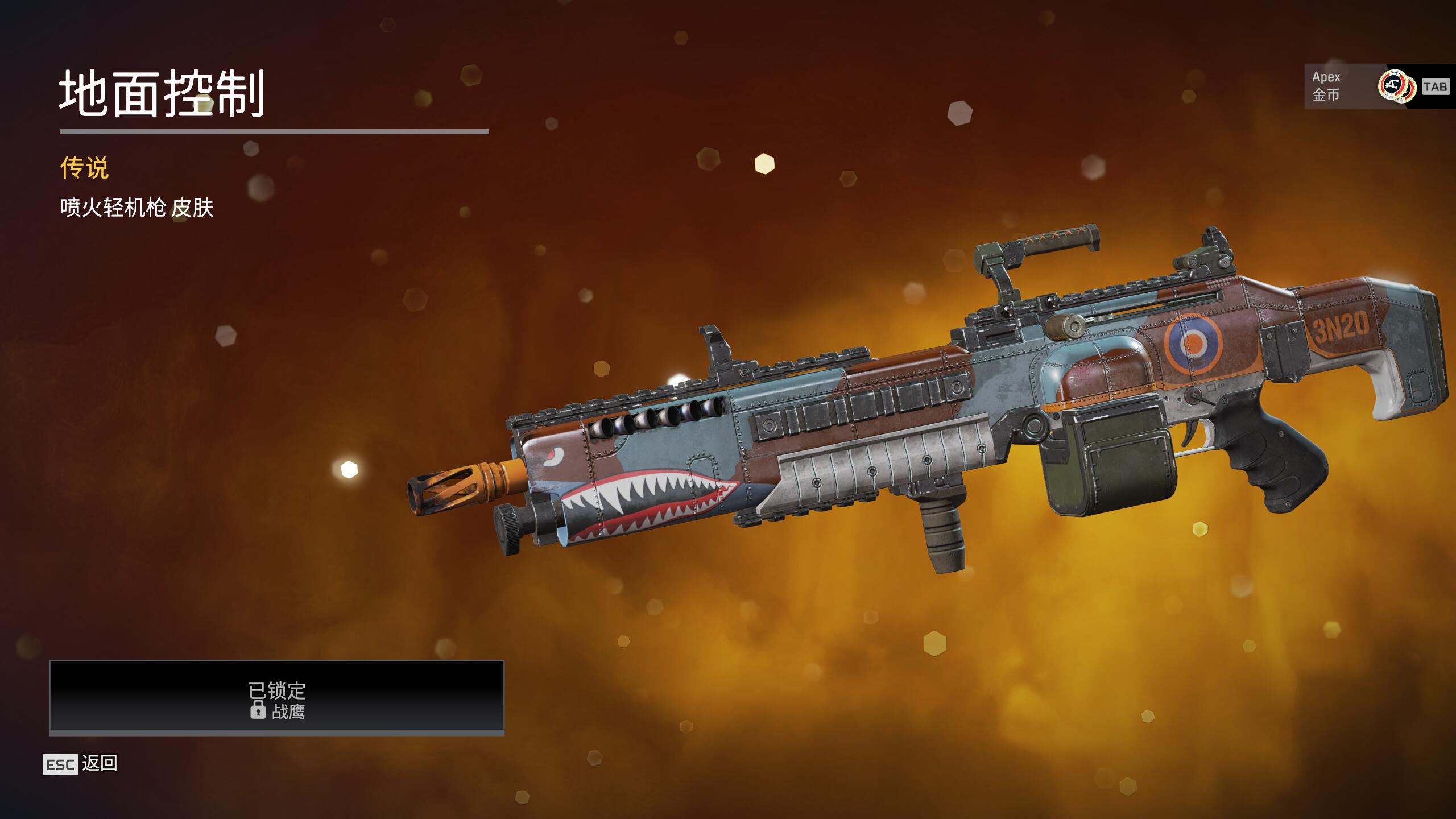Go back with the 返回 button
This screenshot has width=1456, height=819.
click(81, 764)
